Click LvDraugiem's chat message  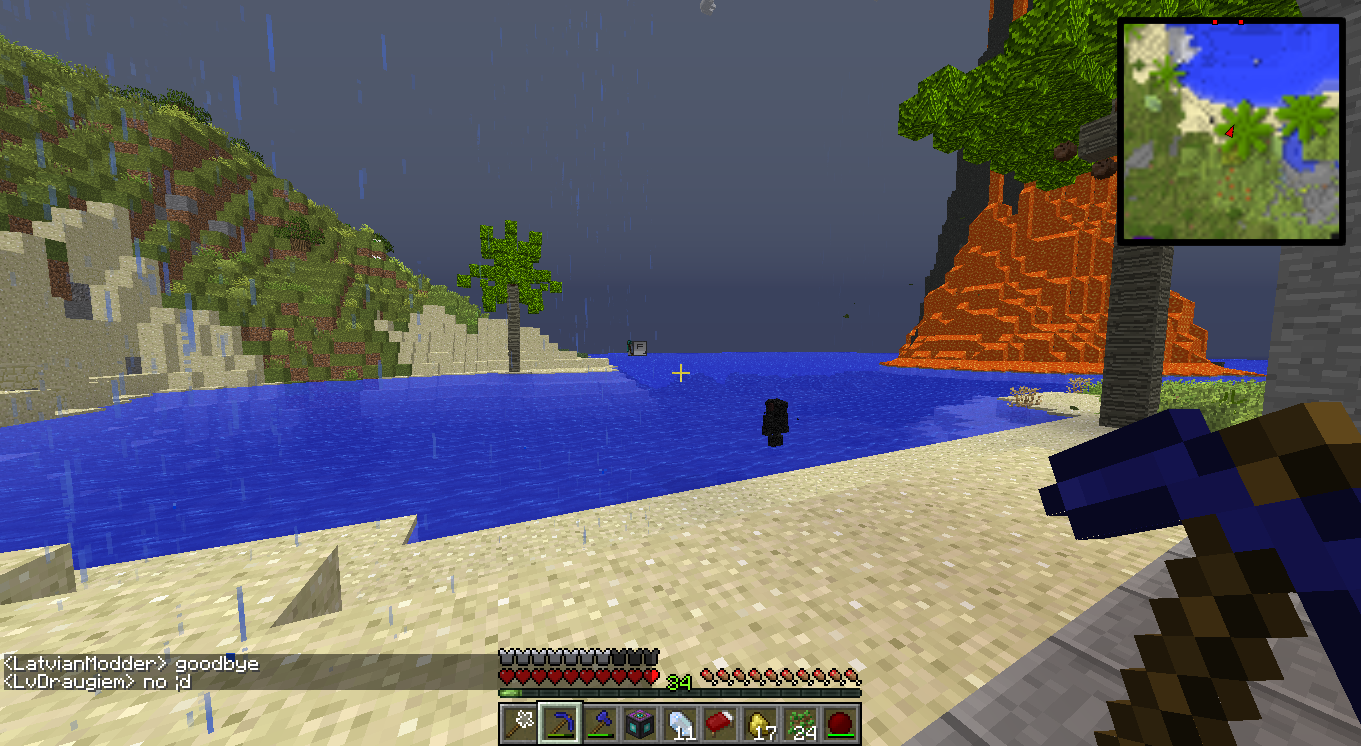coord(97,682)
